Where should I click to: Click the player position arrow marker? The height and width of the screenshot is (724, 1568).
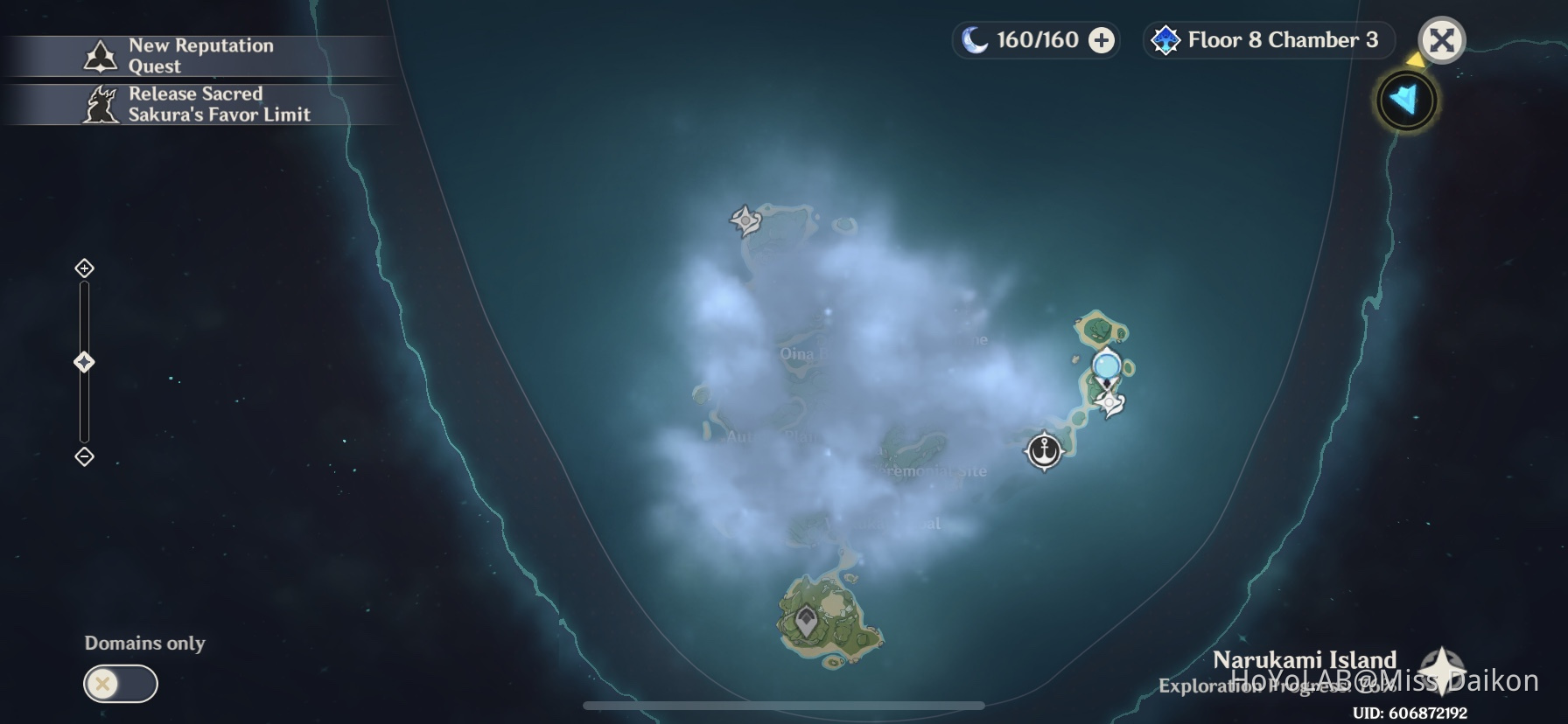click(x=1404, y=101)
